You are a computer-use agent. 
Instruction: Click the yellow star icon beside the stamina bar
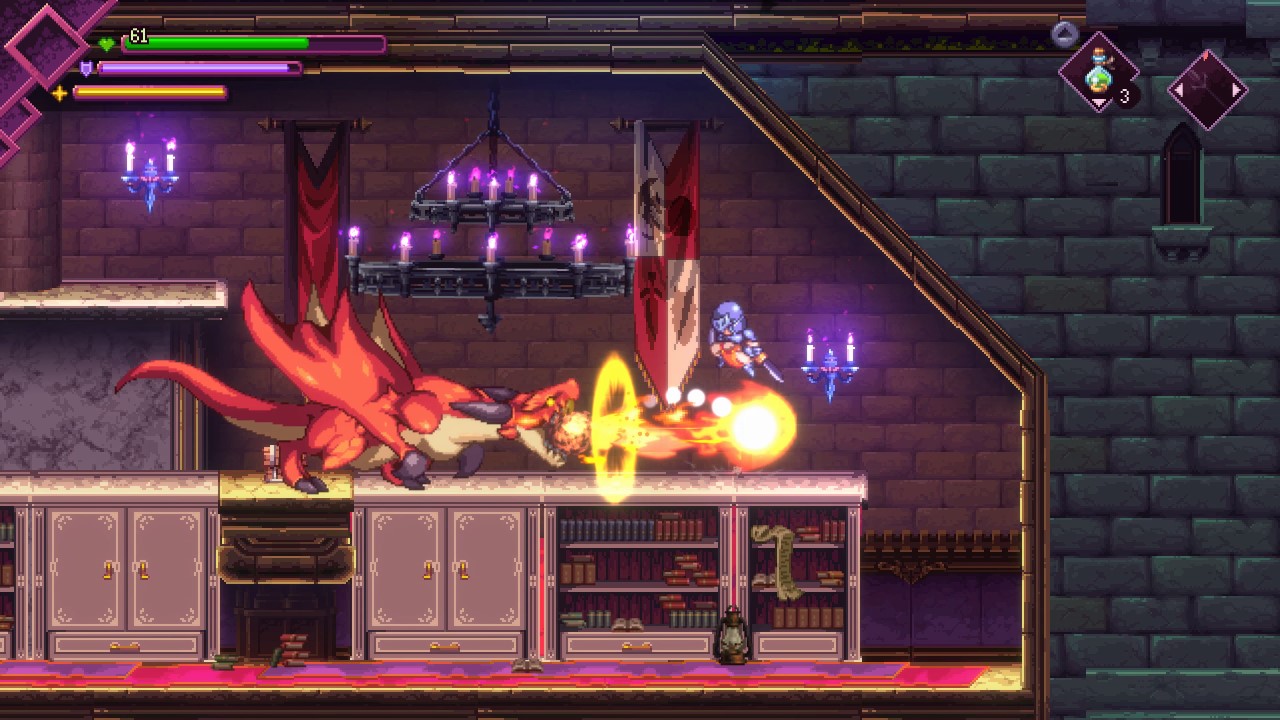click(x=59, y=91)
